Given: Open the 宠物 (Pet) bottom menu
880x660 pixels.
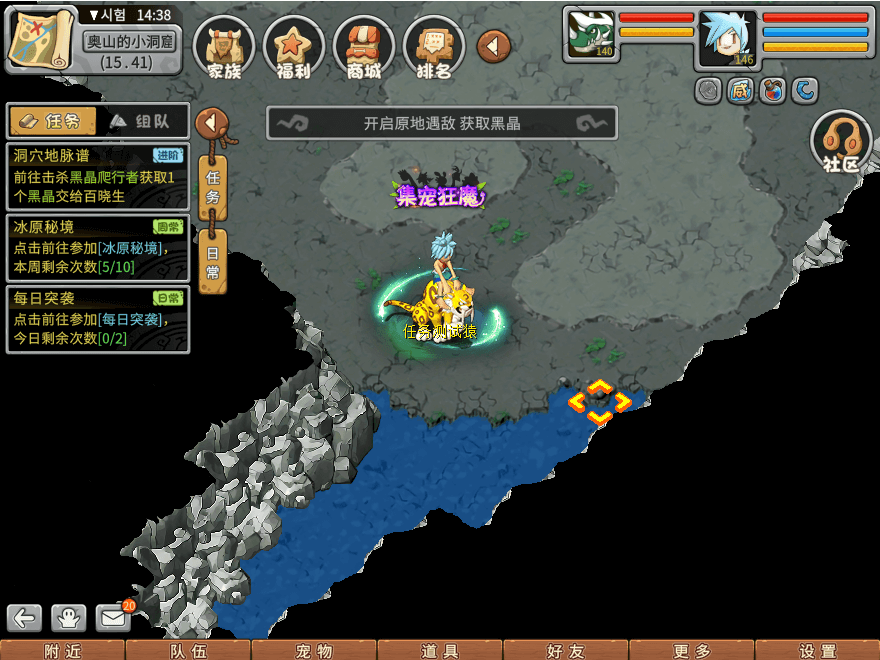Looking at the screenshot, I should point(314,650).
